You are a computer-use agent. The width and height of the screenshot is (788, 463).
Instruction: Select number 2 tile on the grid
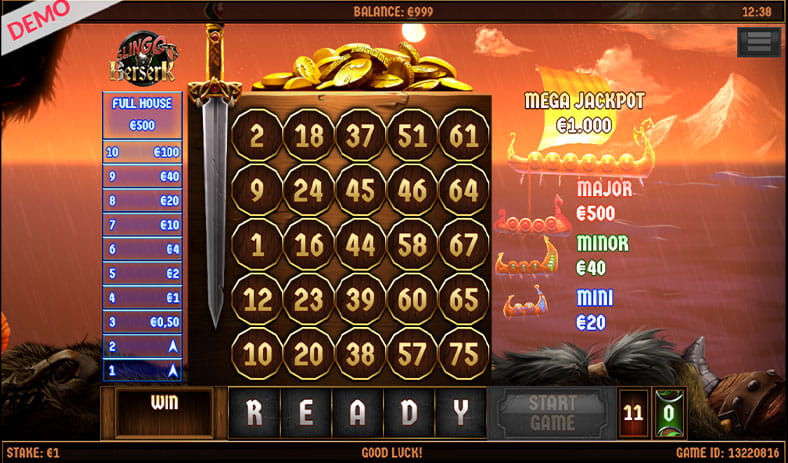257,136
